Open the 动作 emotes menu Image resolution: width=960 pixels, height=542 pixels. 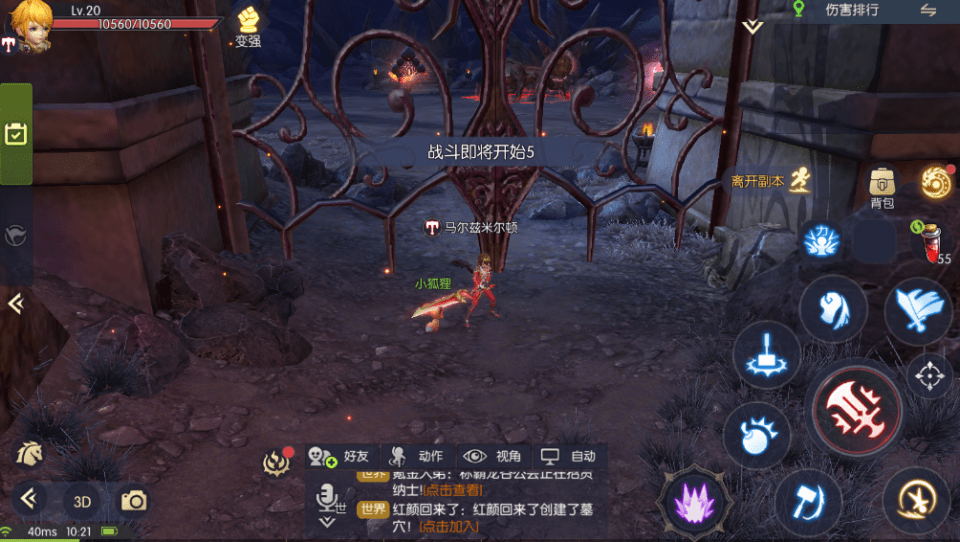click(418, 456)
